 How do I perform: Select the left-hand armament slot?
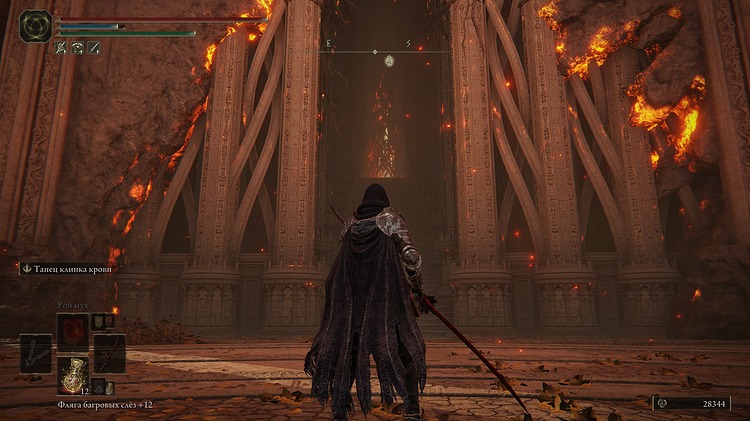click(35, 353)
